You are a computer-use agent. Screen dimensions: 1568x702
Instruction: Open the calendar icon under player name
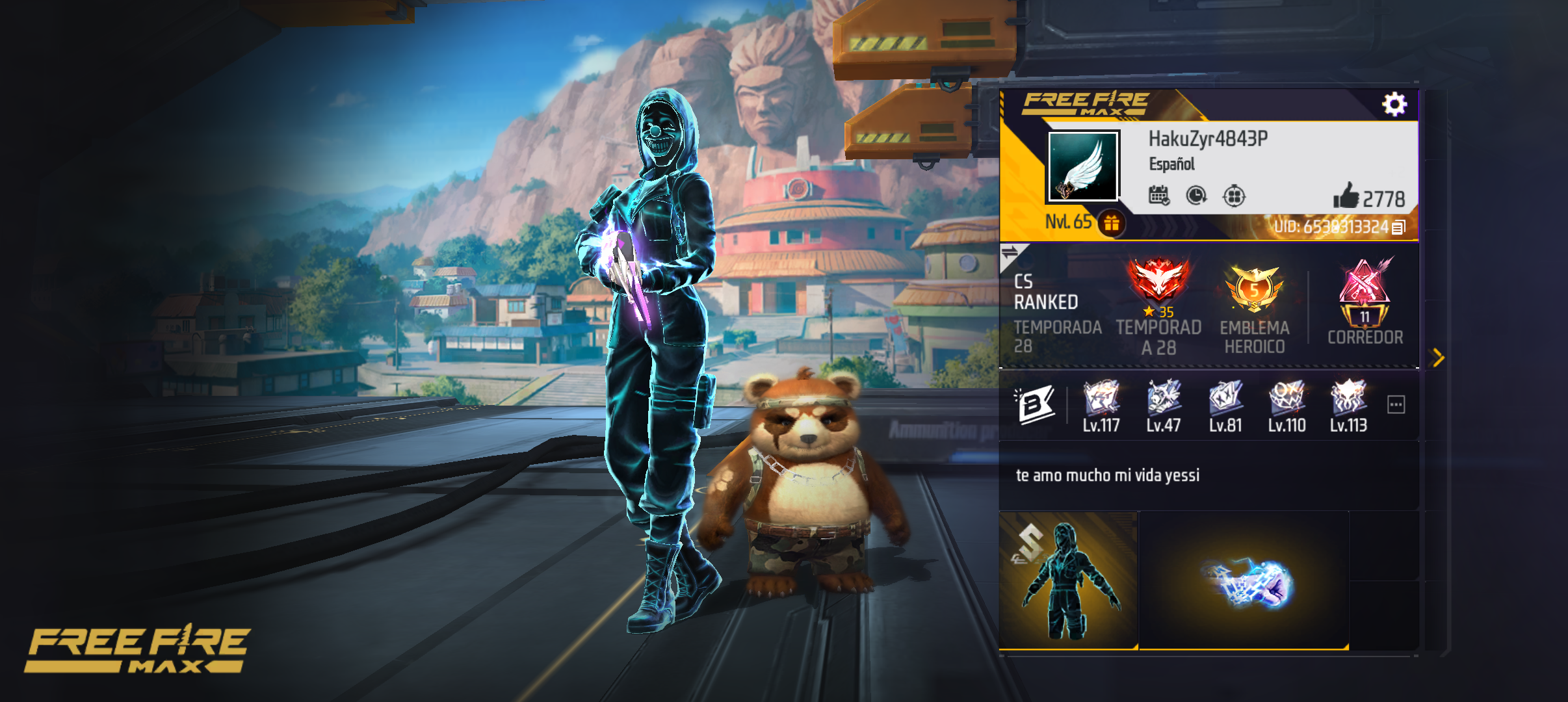(1158, 195)
